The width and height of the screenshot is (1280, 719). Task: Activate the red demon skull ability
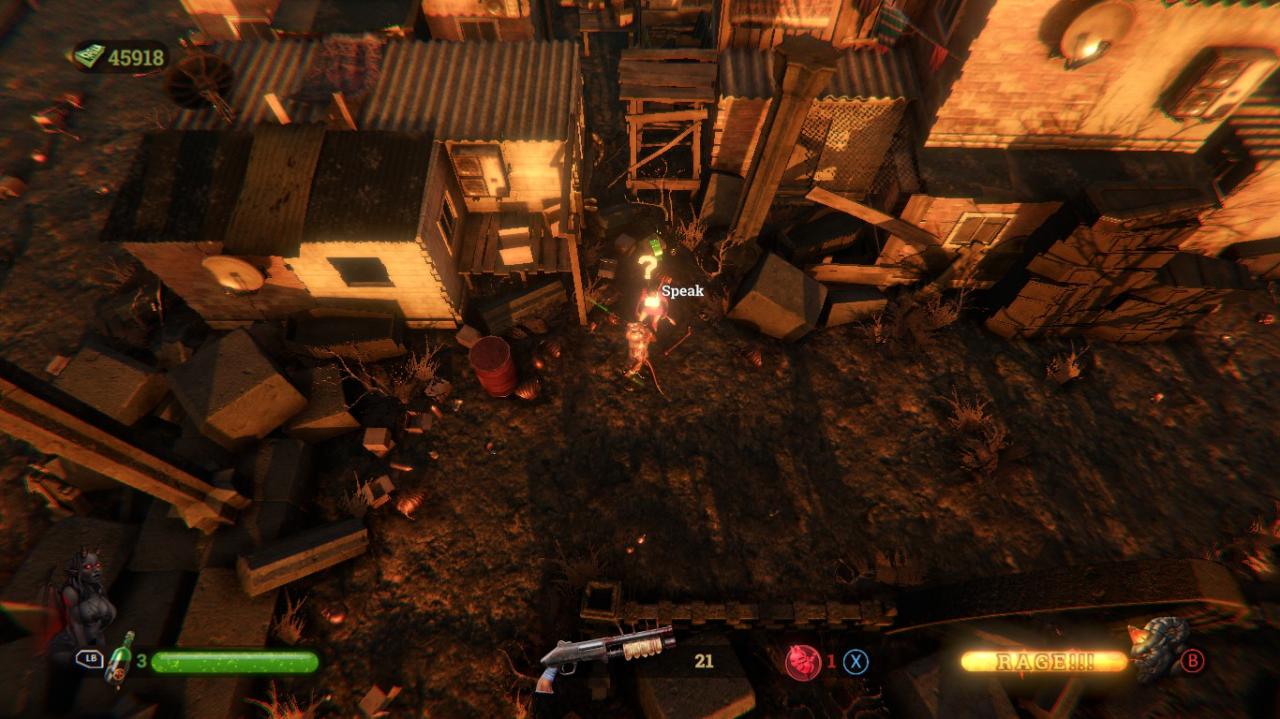coord(802,662)
